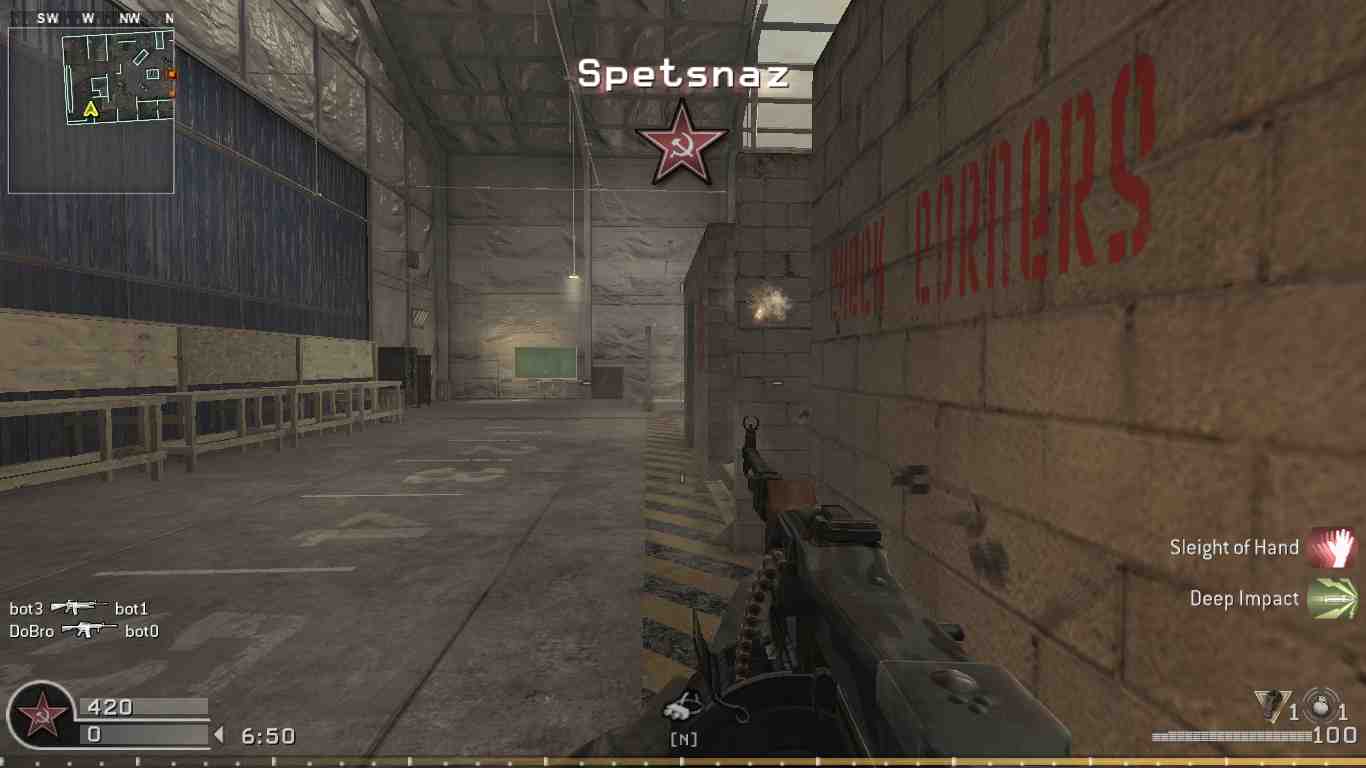Open the minimap in the top-left corner
The width and height of the screenshot is (1366, 768).
(92, 105)
